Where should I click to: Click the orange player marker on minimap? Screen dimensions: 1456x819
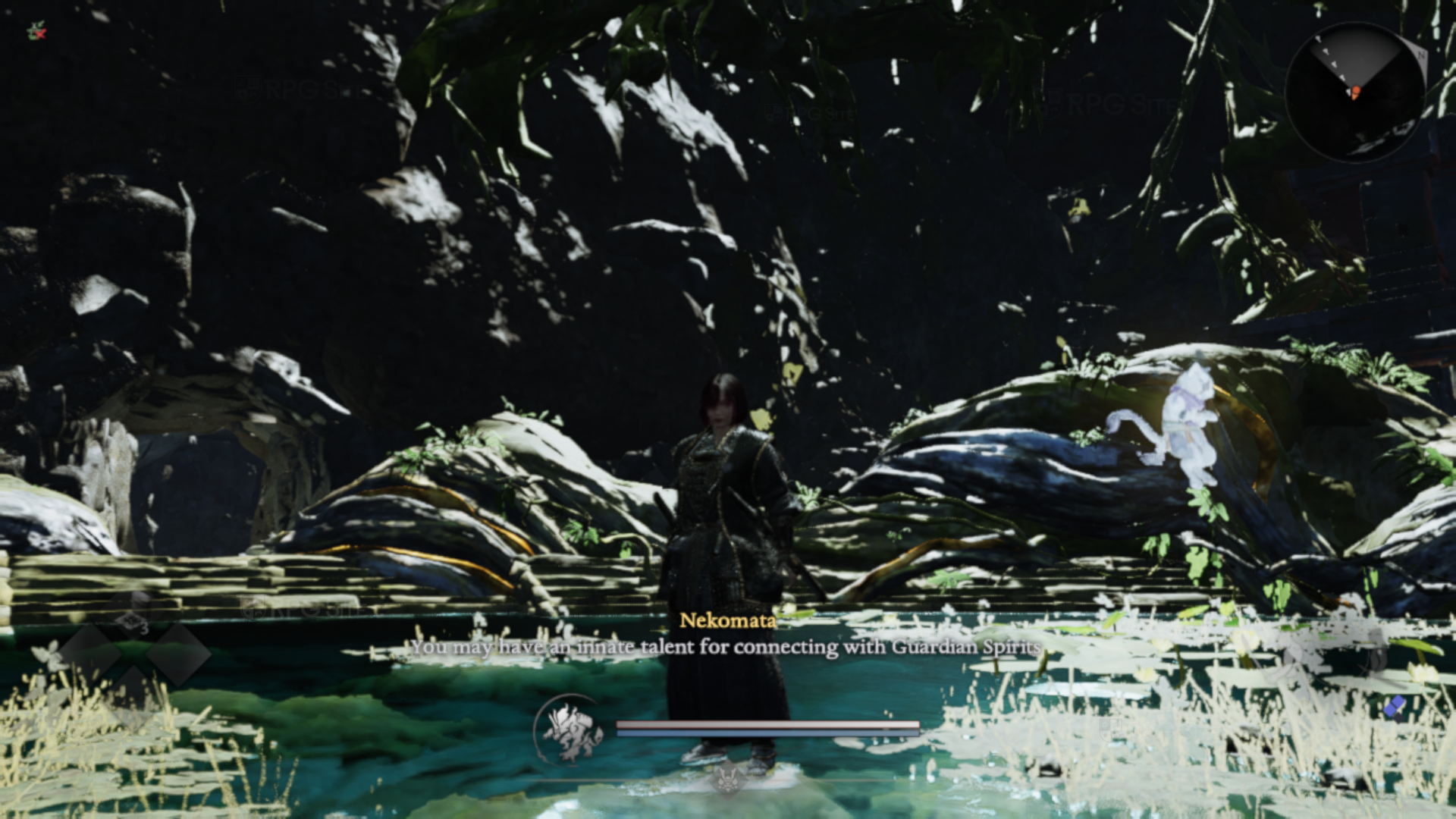tap(1354, 93)
